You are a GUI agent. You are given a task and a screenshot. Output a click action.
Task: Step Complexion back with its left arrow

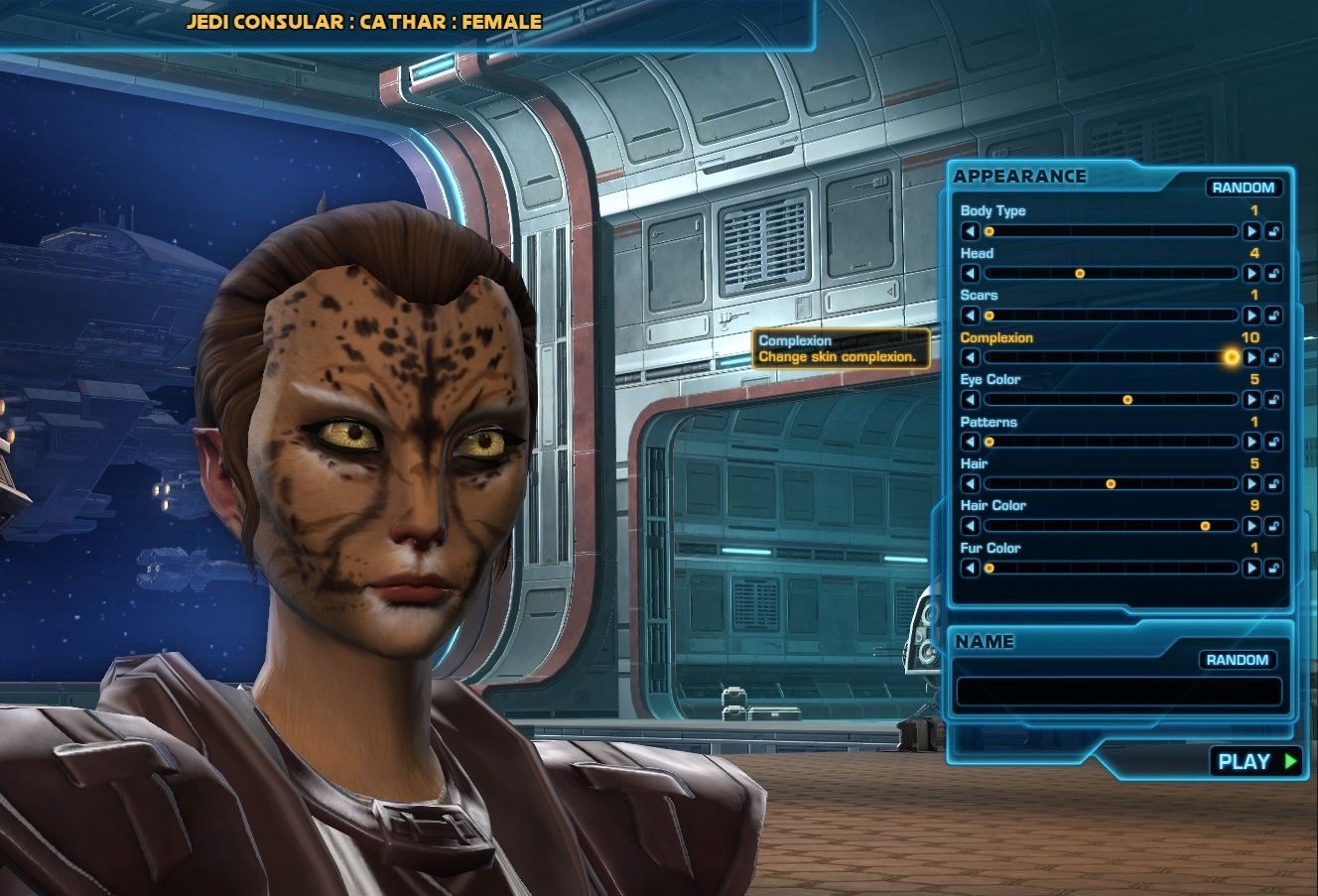click(x=970, y=357)
